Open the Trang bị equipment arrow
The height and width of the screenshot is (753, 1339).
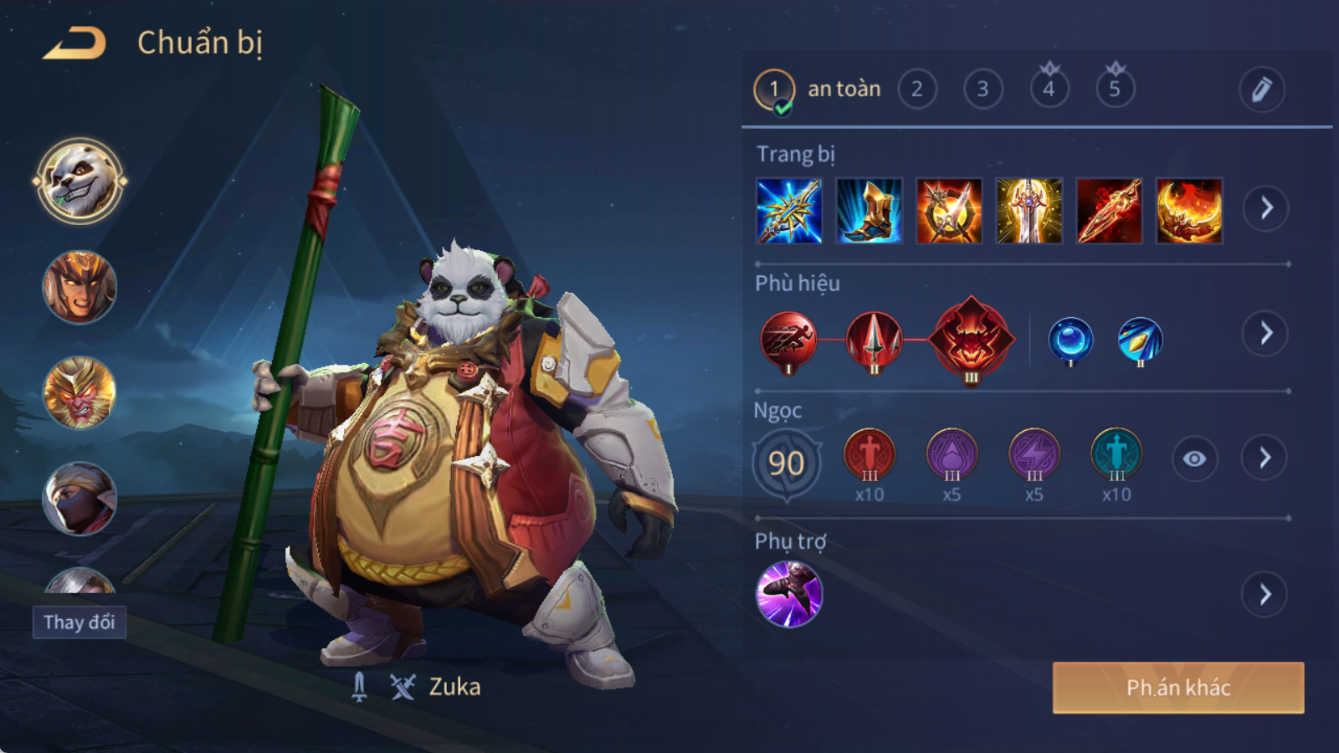(1266, 208)
